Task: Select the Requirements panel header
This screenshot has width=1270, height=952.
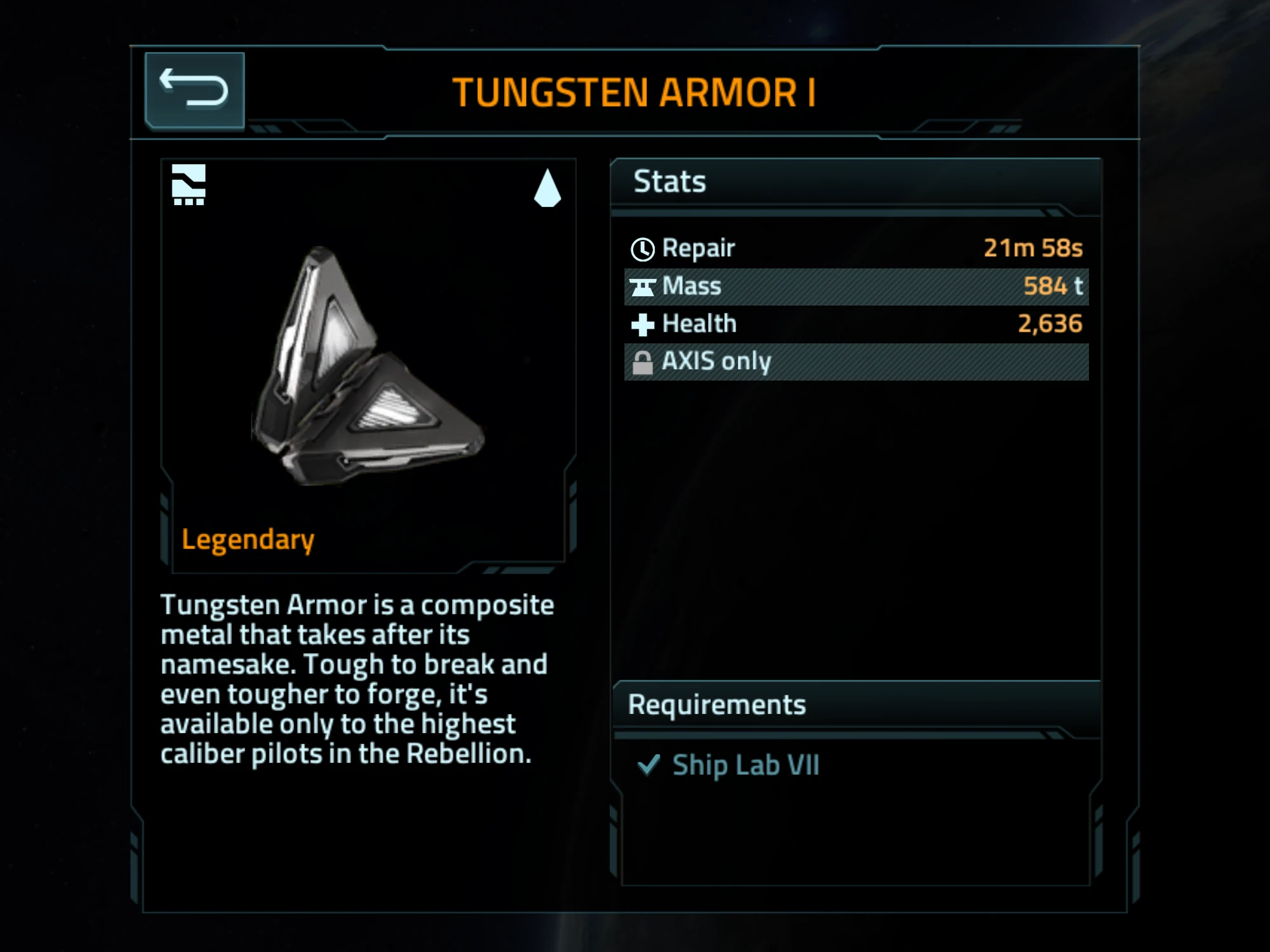Action: click(716, 703)
